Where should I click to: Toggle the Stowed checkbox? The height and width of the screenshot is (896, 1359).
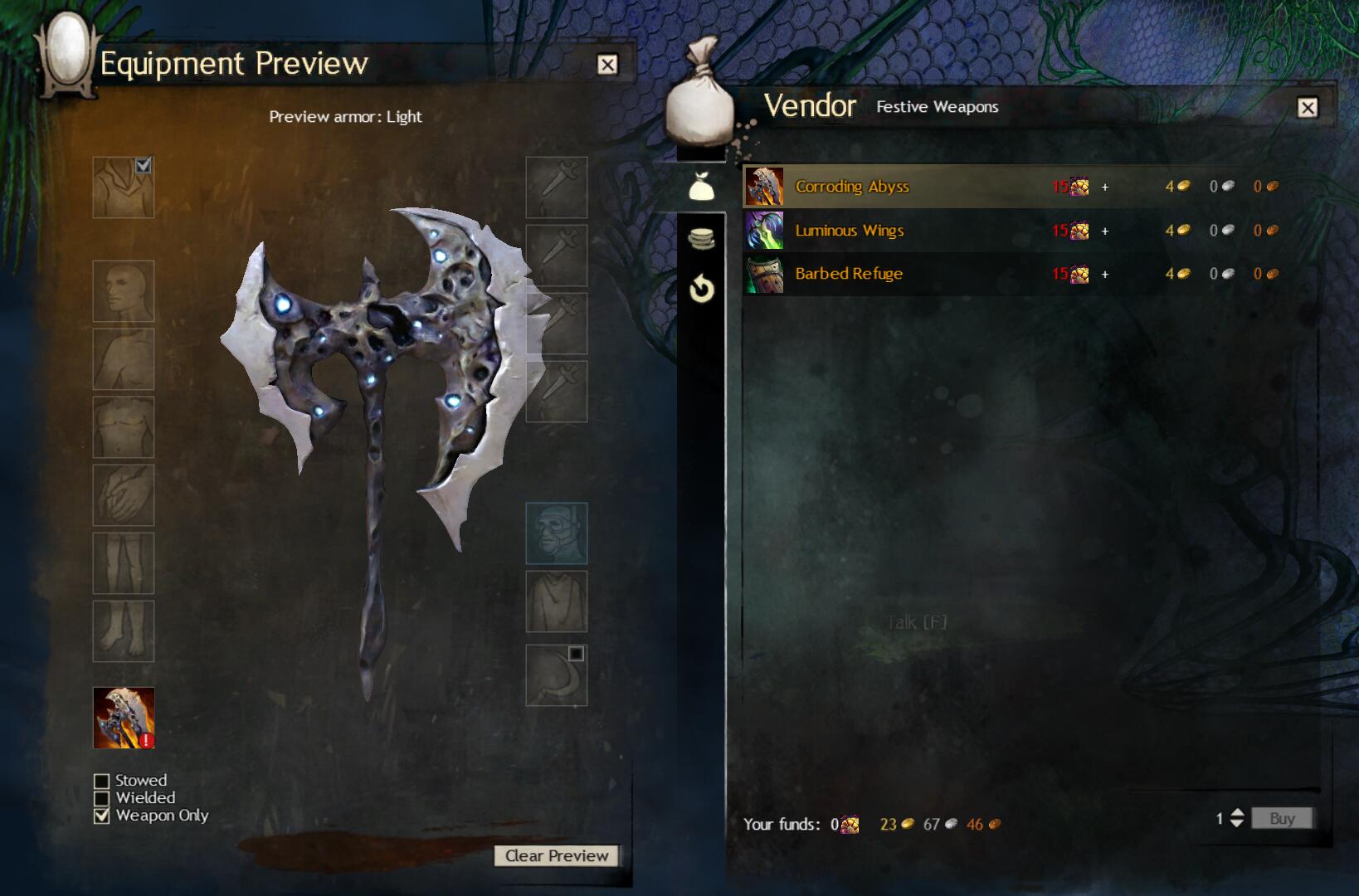coord(102,781)
